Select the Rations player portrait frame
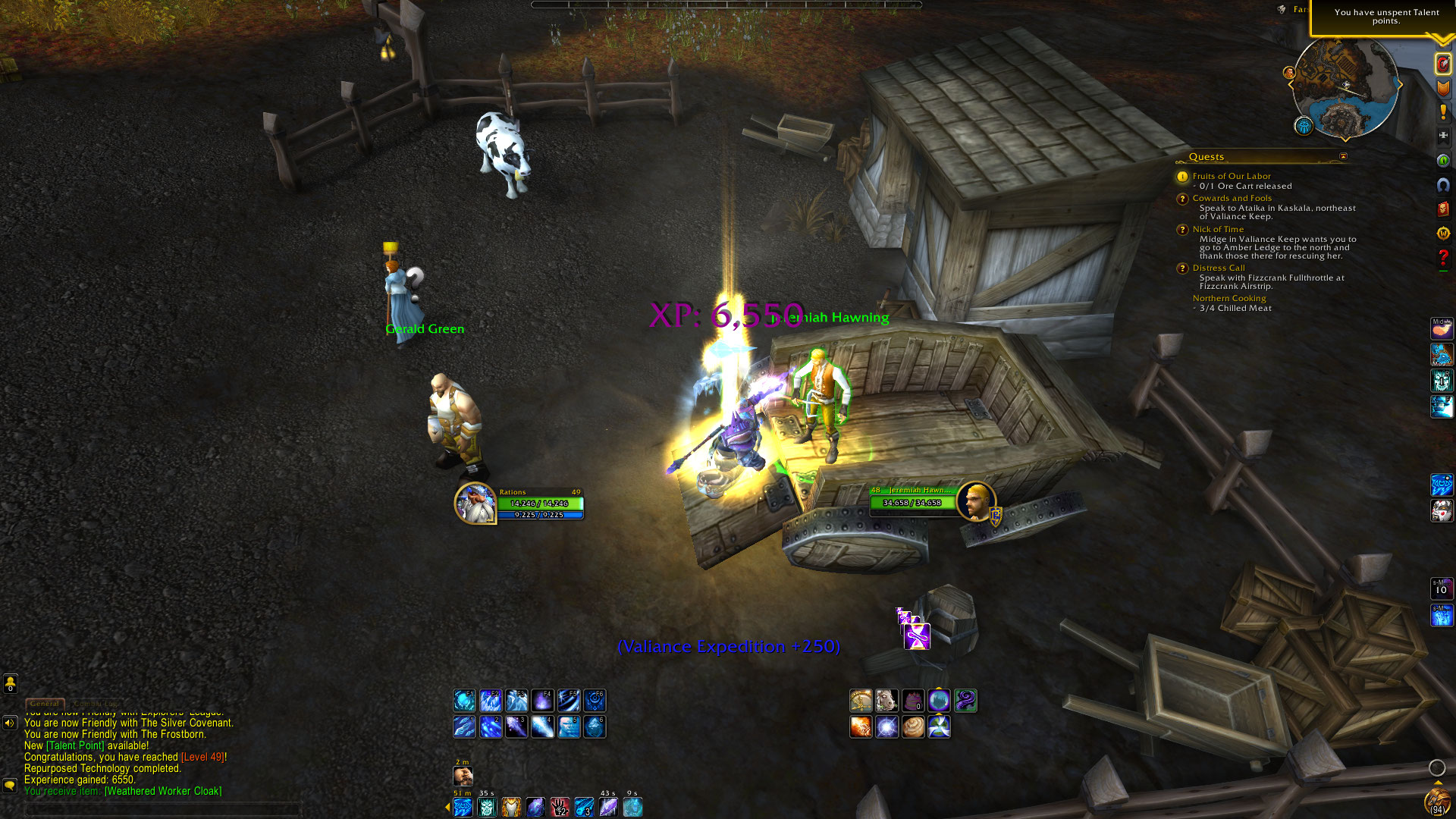This screenshot has height=819, width=1456. pyautogui.click(x=475, y=504)
